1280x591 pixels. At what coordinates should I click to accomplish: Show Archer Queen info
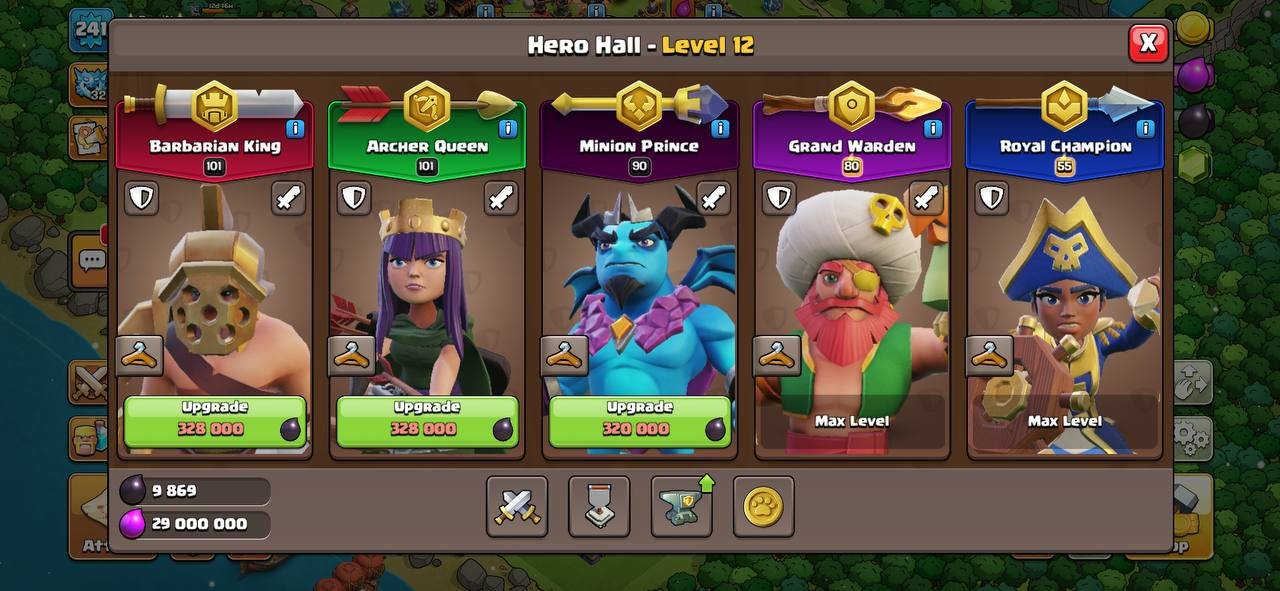click(x=507, y=128)
